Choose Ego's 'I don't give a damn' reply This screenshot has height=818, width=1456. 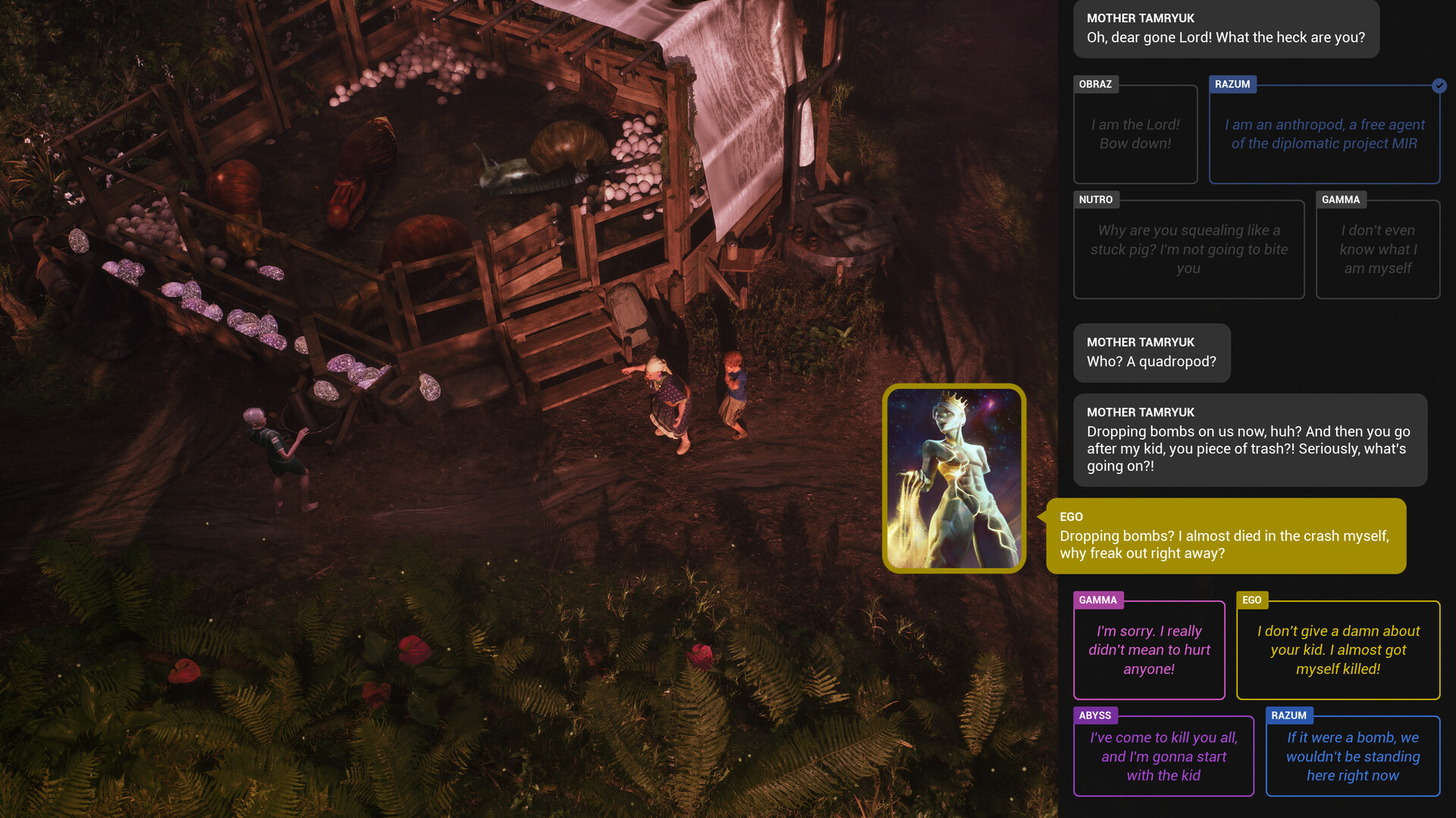coord(1338,650)
